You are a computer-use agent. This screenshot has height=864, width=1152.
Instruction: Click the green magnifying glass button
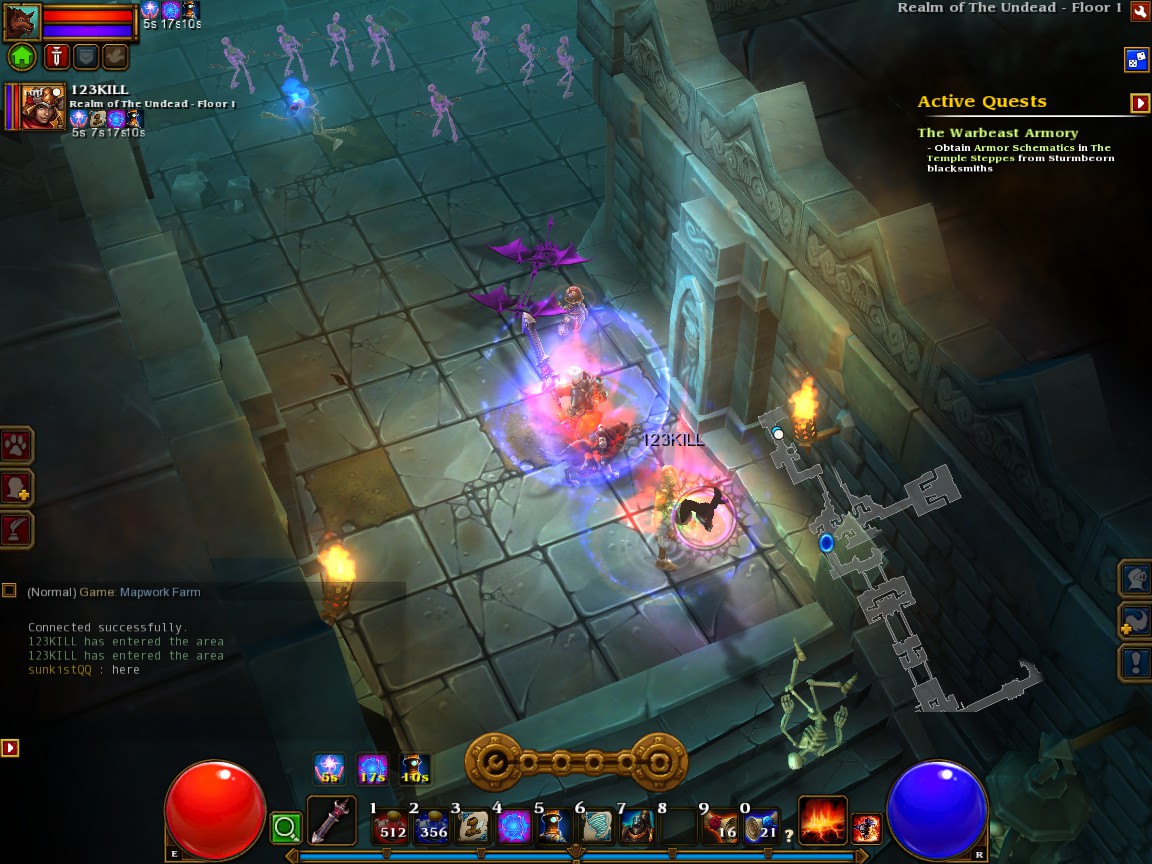pyautogui.click(x=286, y=828)
